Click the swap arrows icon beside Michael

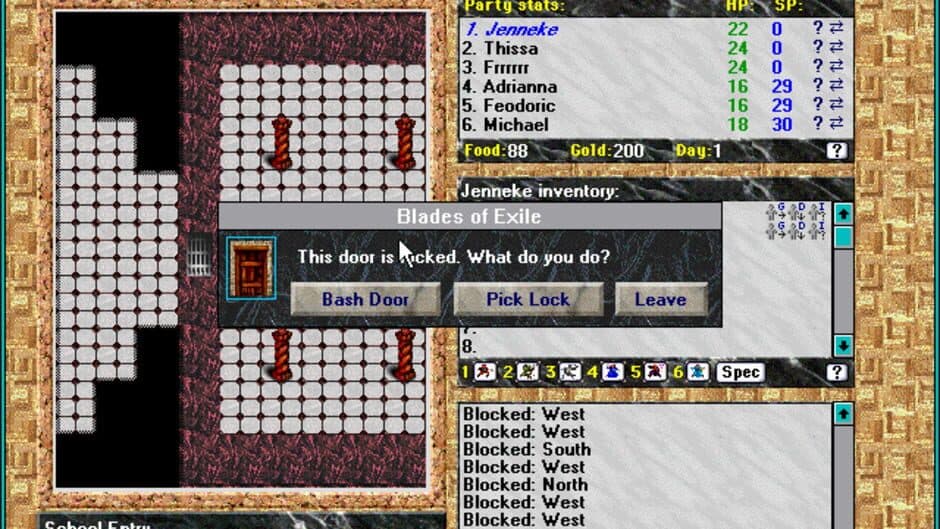pos(836,125)
